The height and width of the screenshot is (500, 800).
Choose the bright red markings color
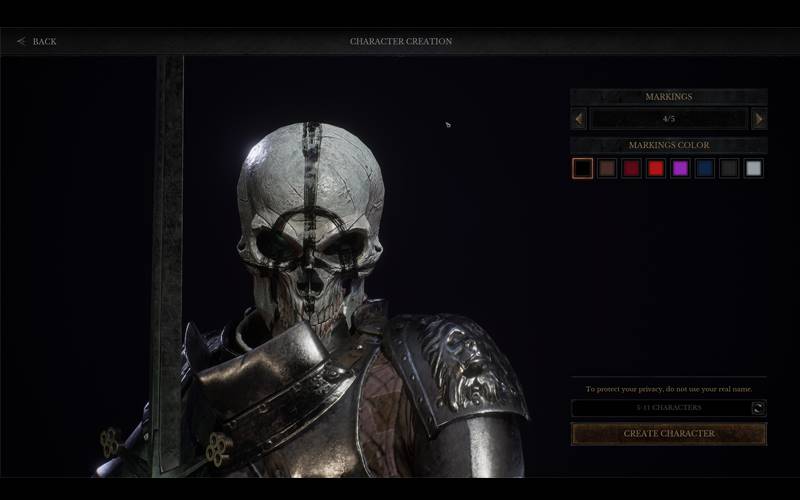(x=656, y=168)
